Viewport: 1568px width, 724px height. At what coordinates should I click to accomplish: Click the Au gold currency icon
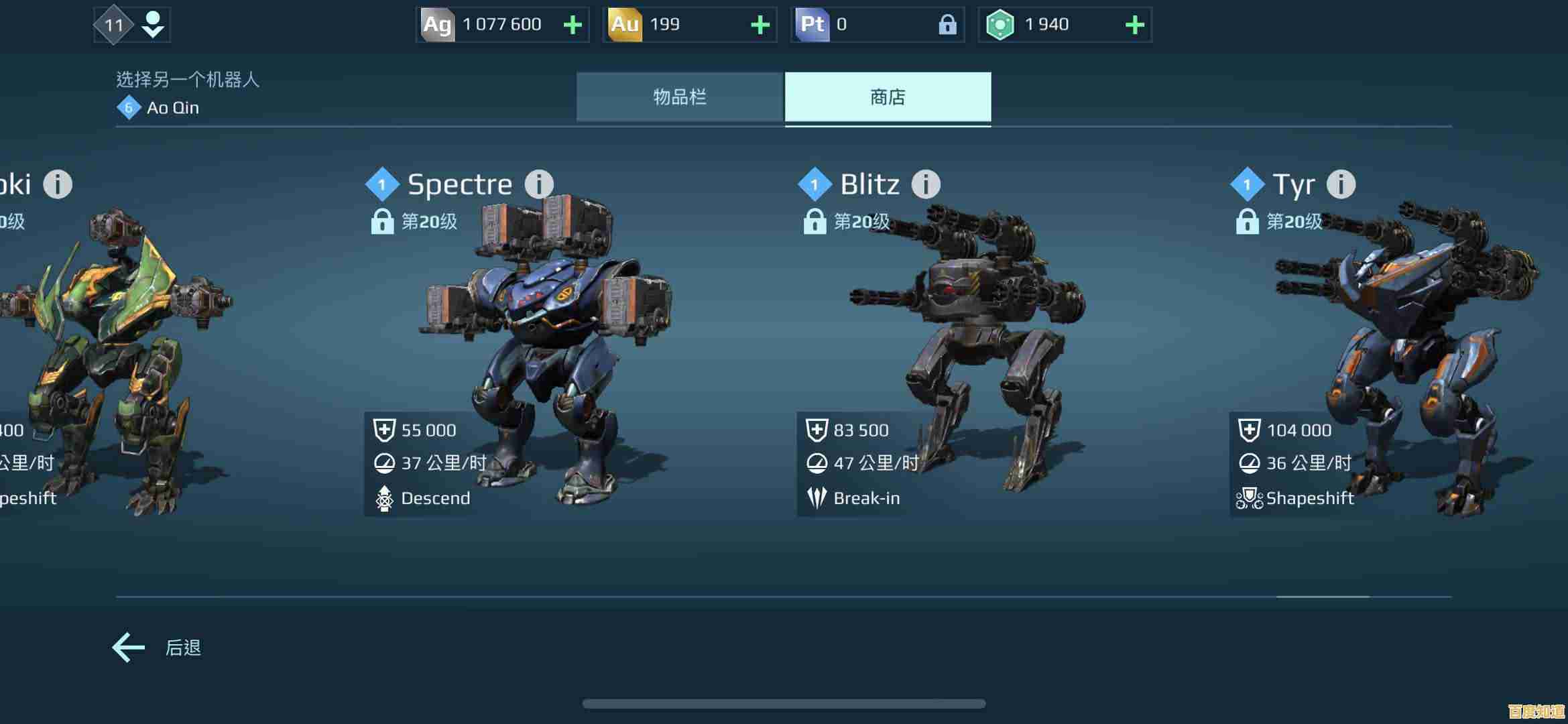[x=625, y=24]
